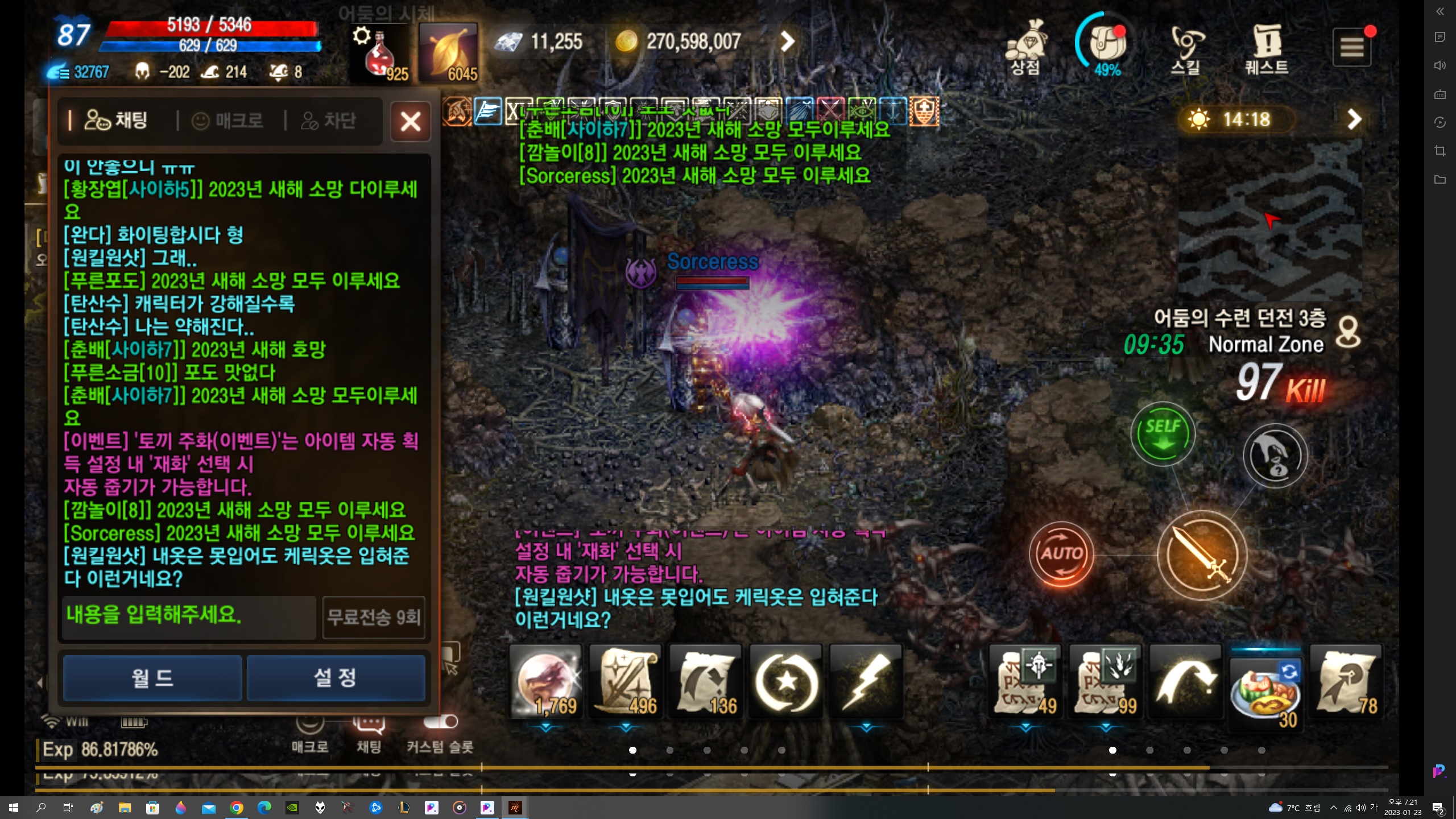Click the chat message input field

[x=188, y=617]
